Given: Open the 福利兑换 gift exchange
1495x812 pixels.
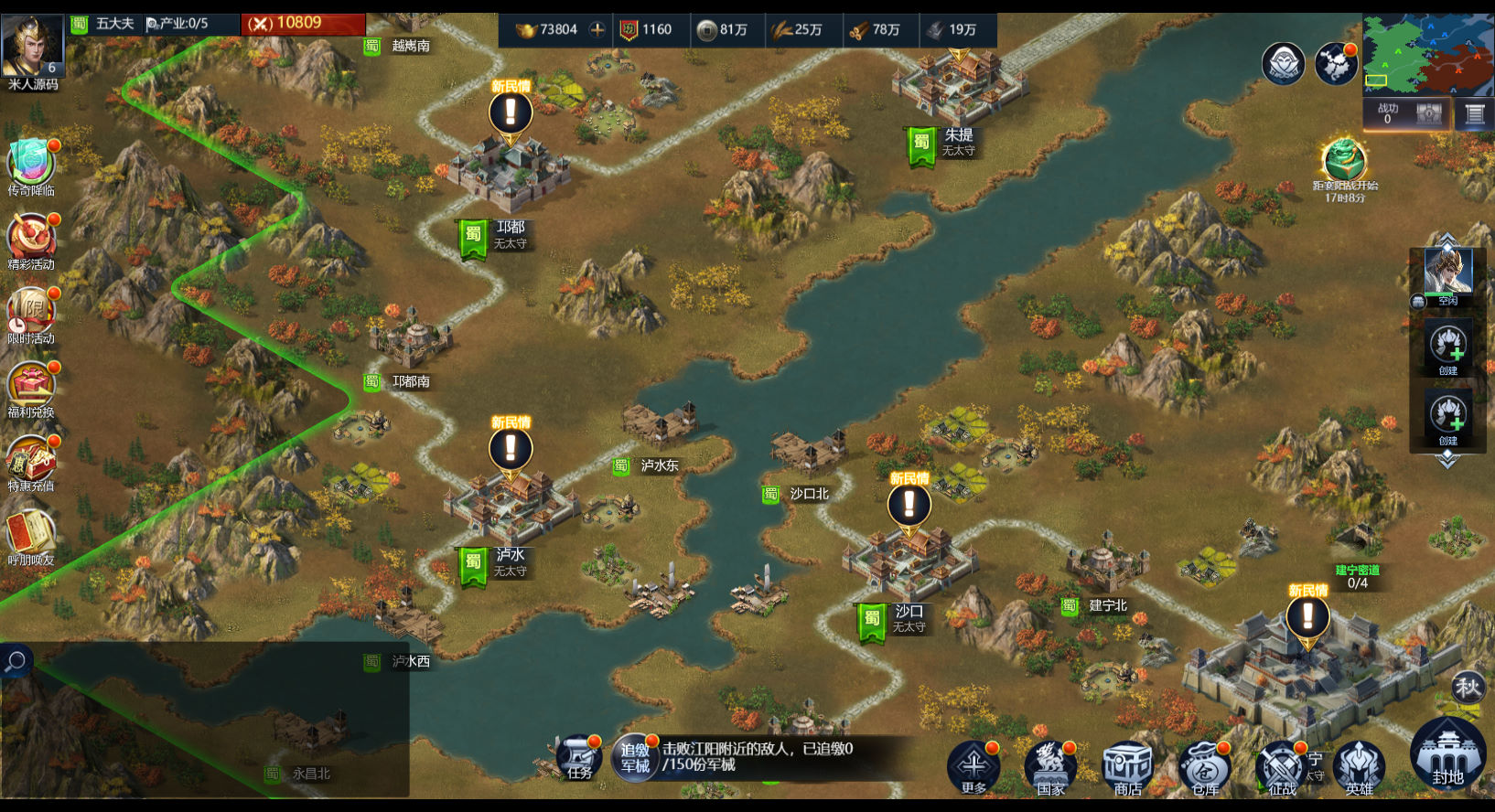Looking at the screenshot, I should point(31,388).
